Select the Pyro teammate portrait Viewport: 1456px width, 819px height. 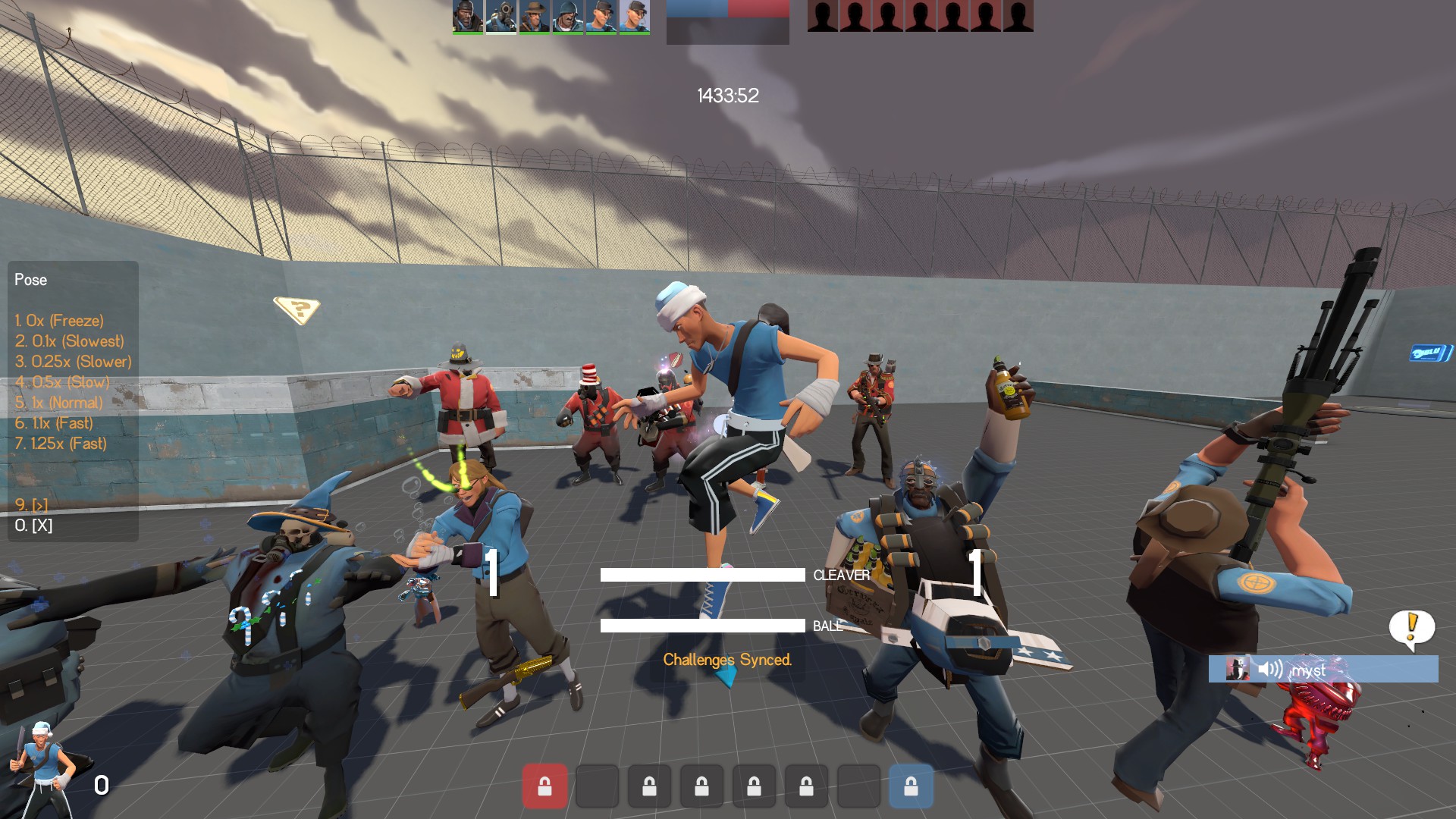[501, 17]
